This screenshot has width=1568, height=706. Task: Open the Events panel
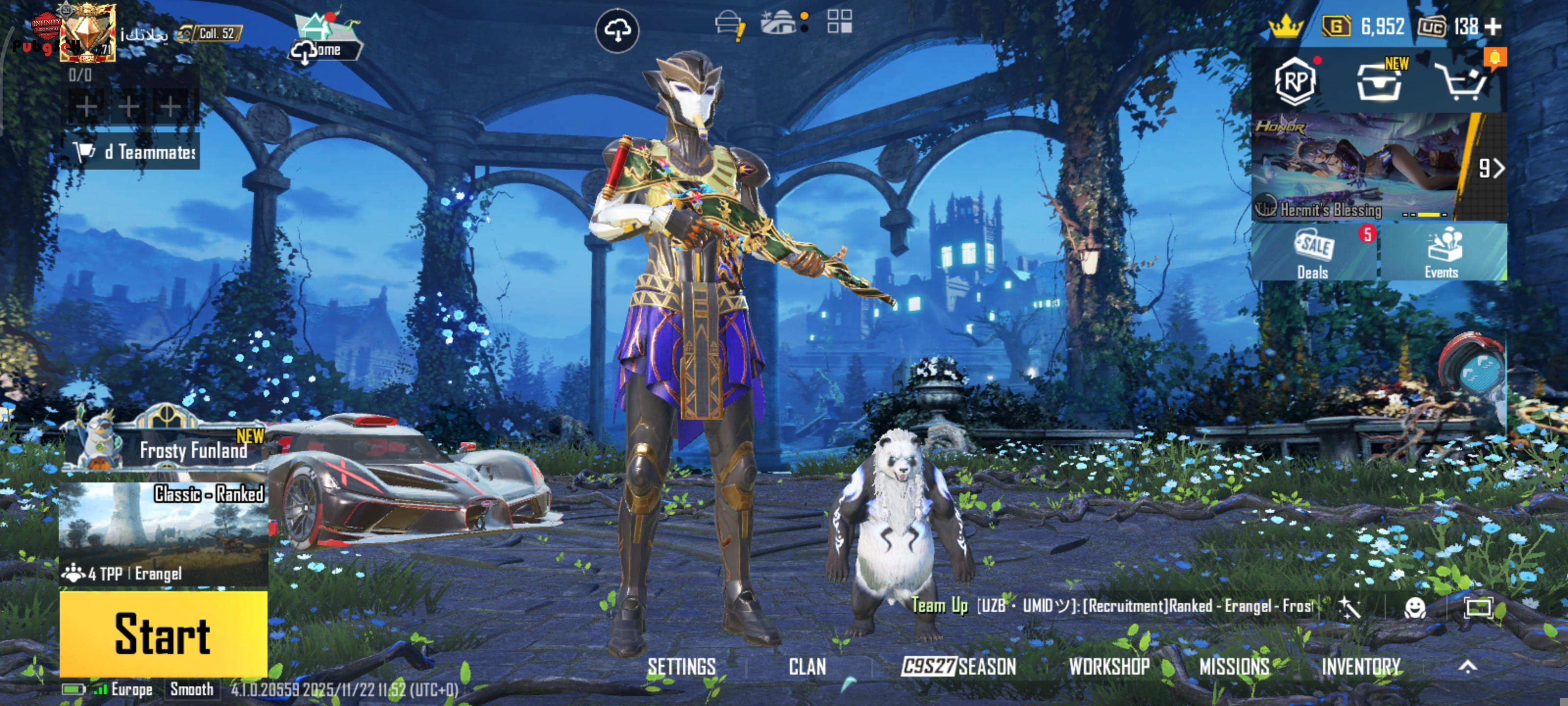(x=1442, y=253)
